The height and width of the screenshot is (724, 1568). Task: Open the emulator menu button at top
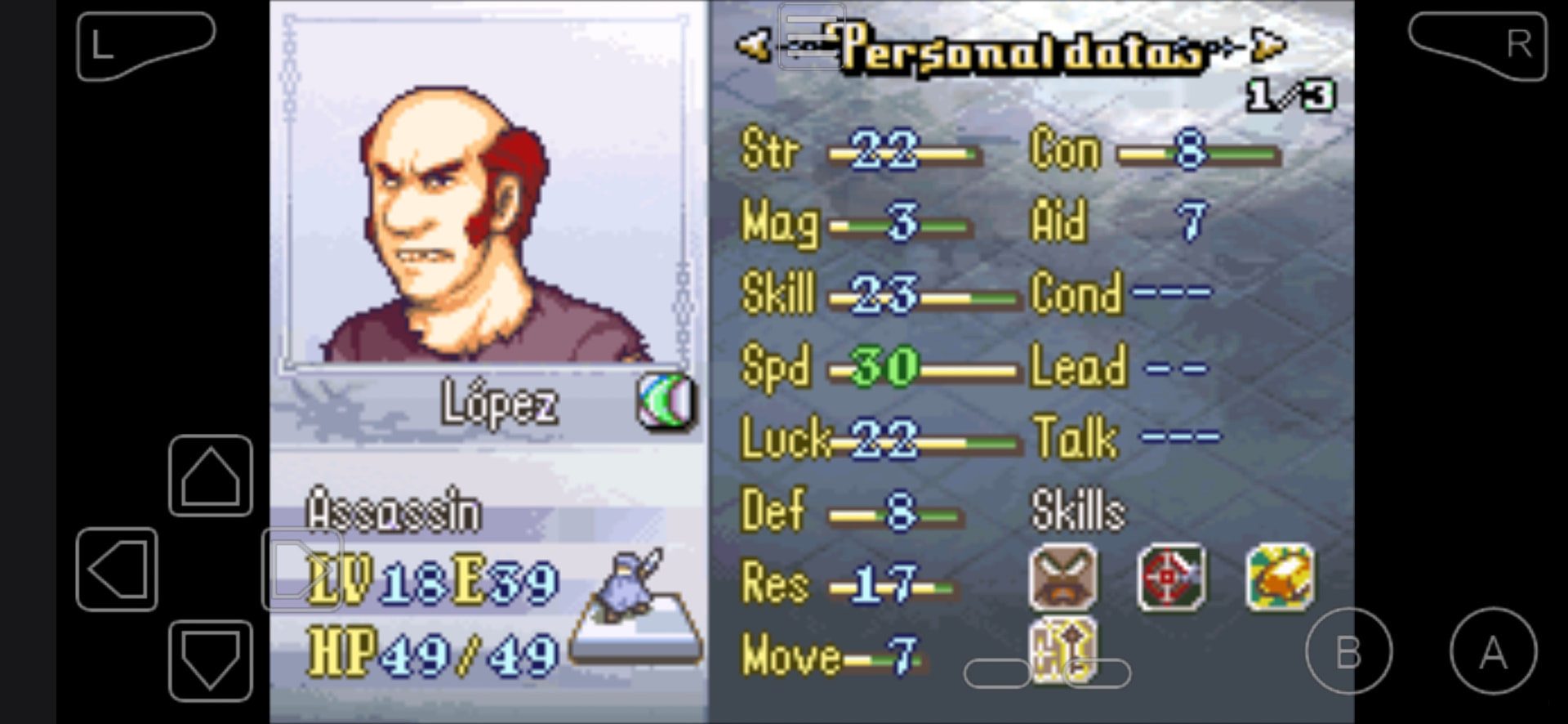pos(811,36)
